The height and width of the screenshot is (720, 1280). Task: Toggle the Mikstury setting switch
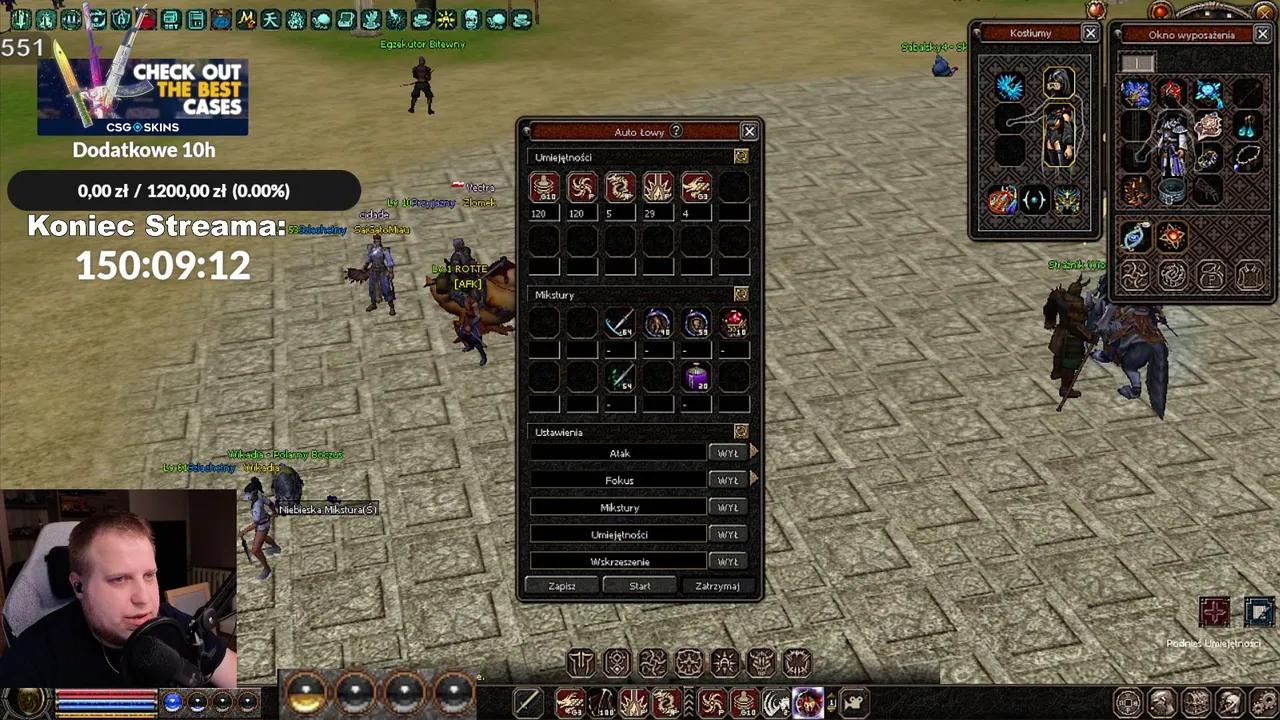[x=727, y=507]
